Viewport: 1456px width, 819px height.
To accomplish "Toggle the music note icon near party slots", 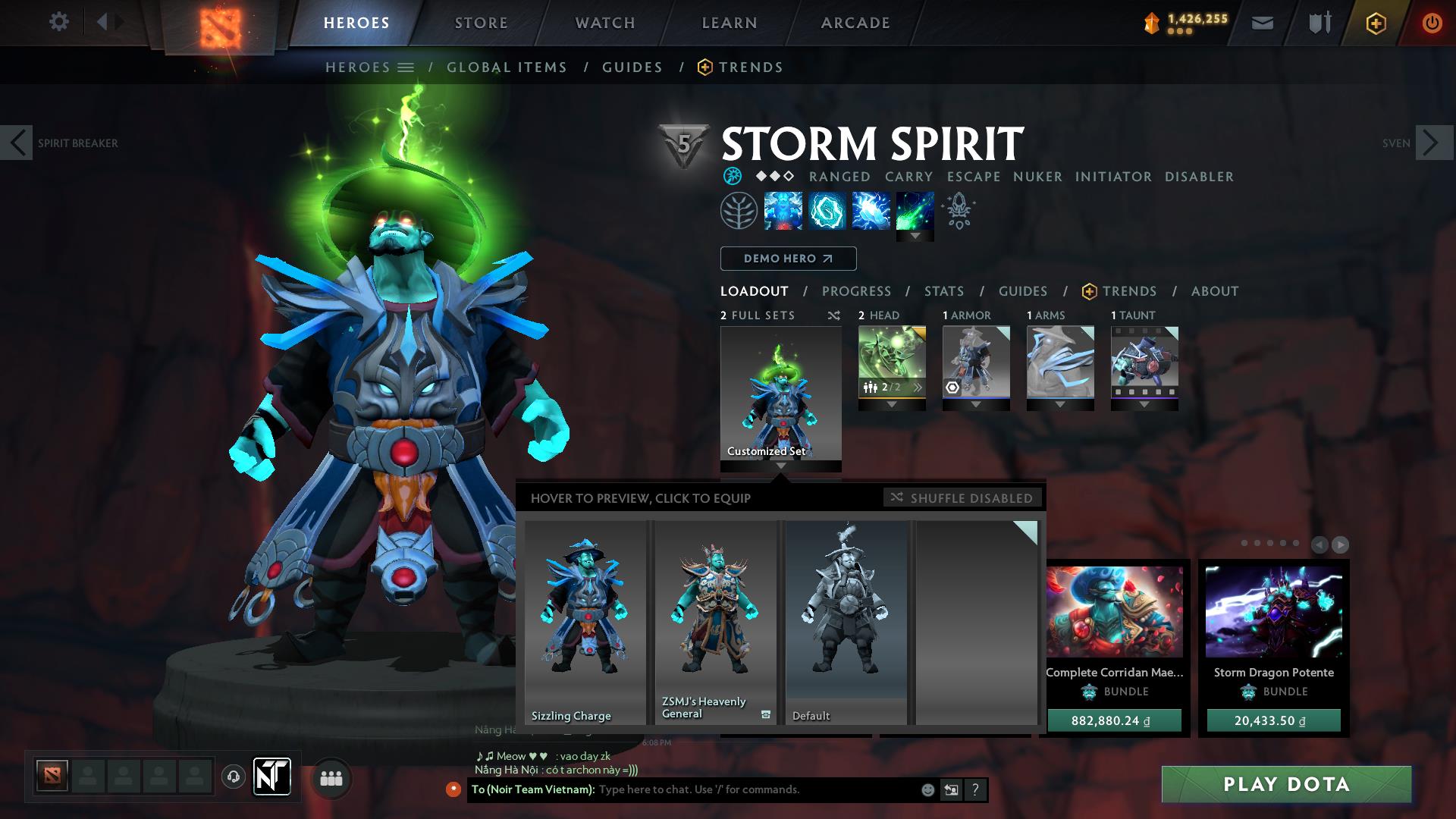I will [233, 777].
